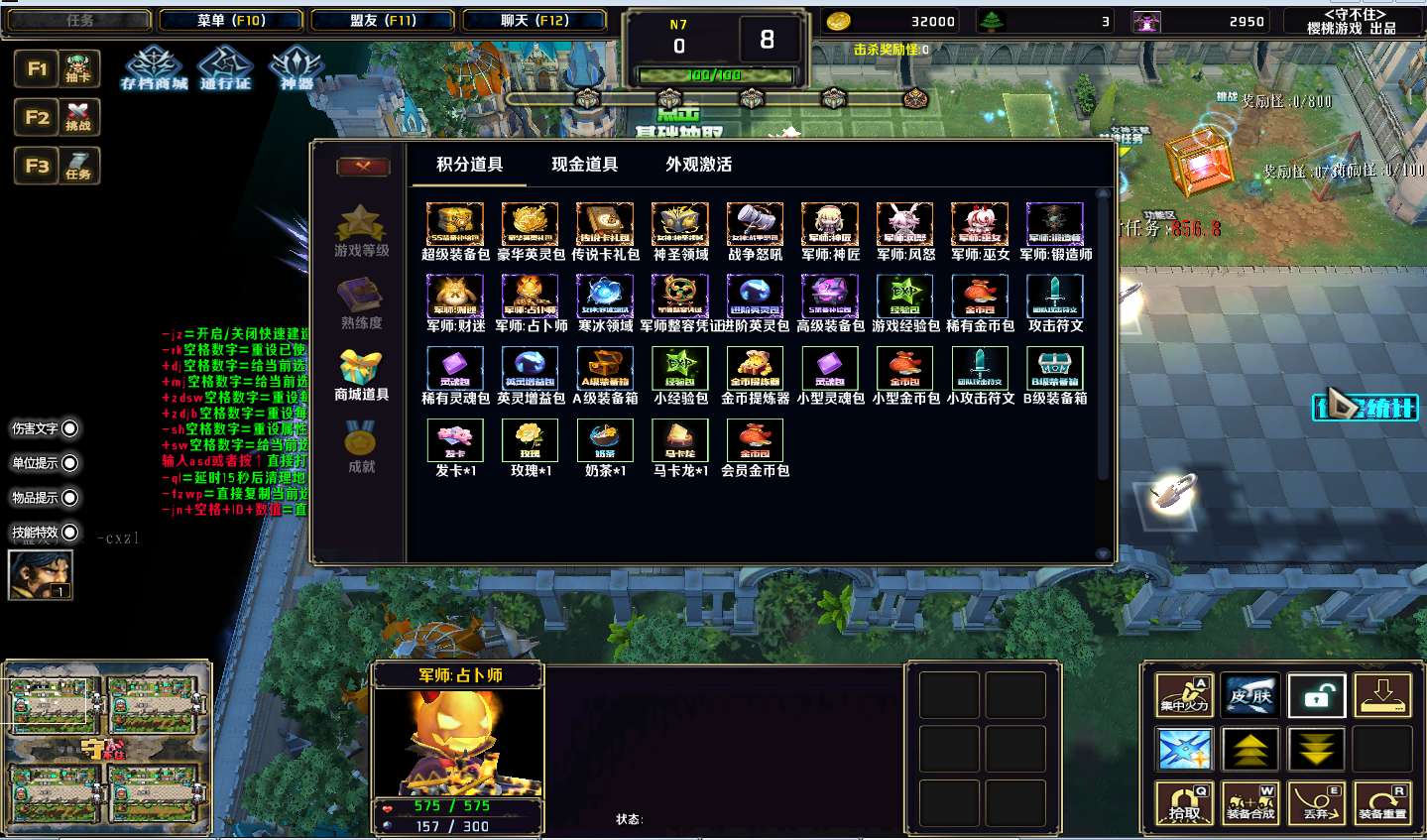1427x840 pixels.
Task: Click the 抽卡 card draw button
Action: (x=78, y=68)
